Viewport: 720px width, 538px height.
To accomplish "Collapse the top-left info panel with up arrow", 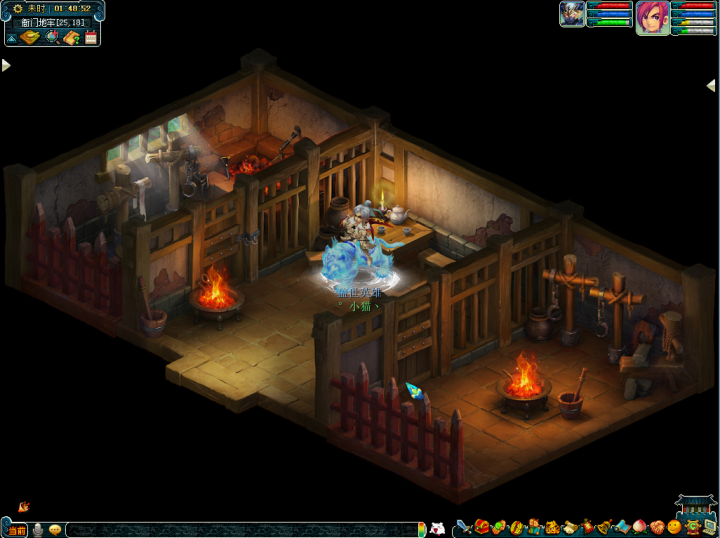I will (x=11, y=38).
